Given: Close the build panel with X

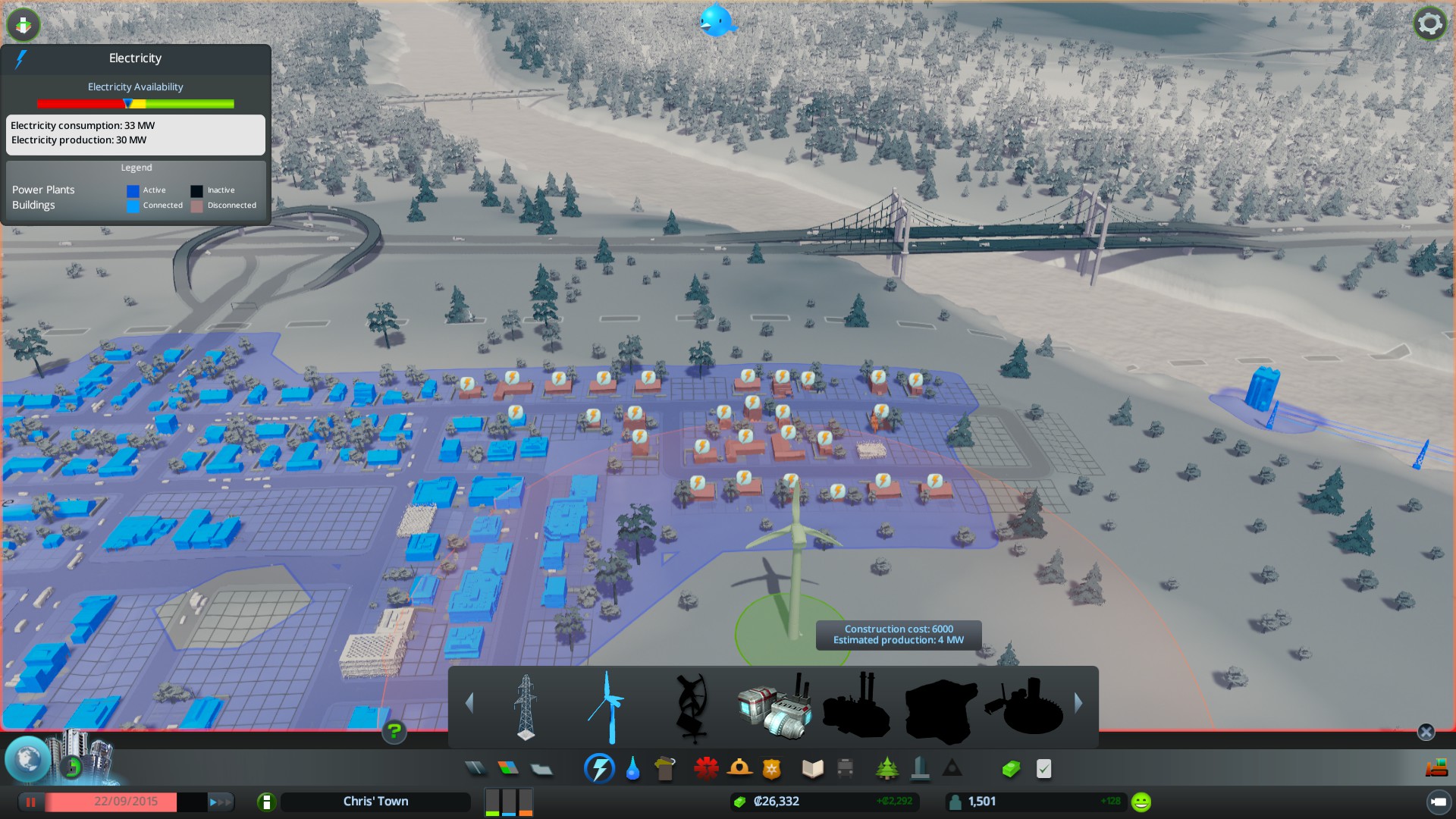Looking at the screenshot, I should point(1426,732).
